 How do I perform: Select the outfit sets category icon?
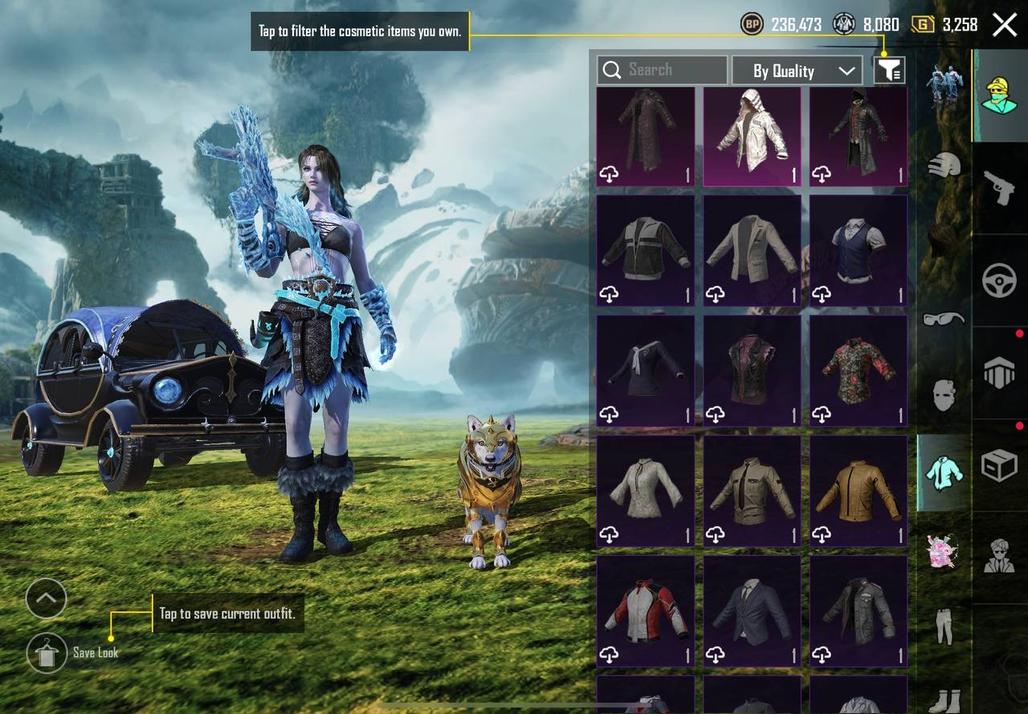943,87
